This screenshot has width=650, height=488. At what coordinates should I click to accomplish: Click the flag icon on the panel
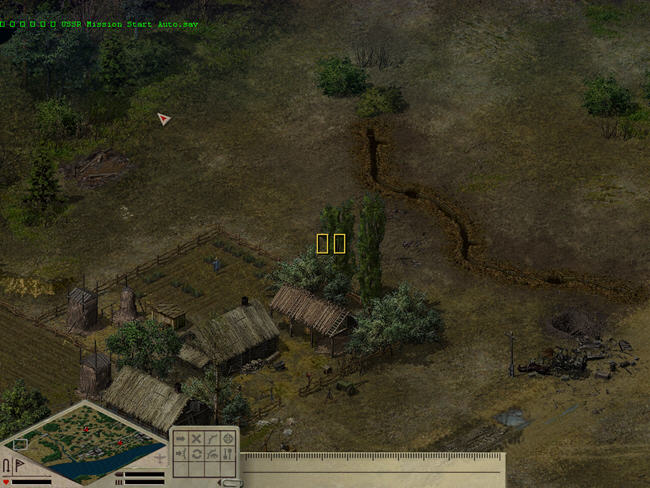pyautogui.click(x=18, y=465)
